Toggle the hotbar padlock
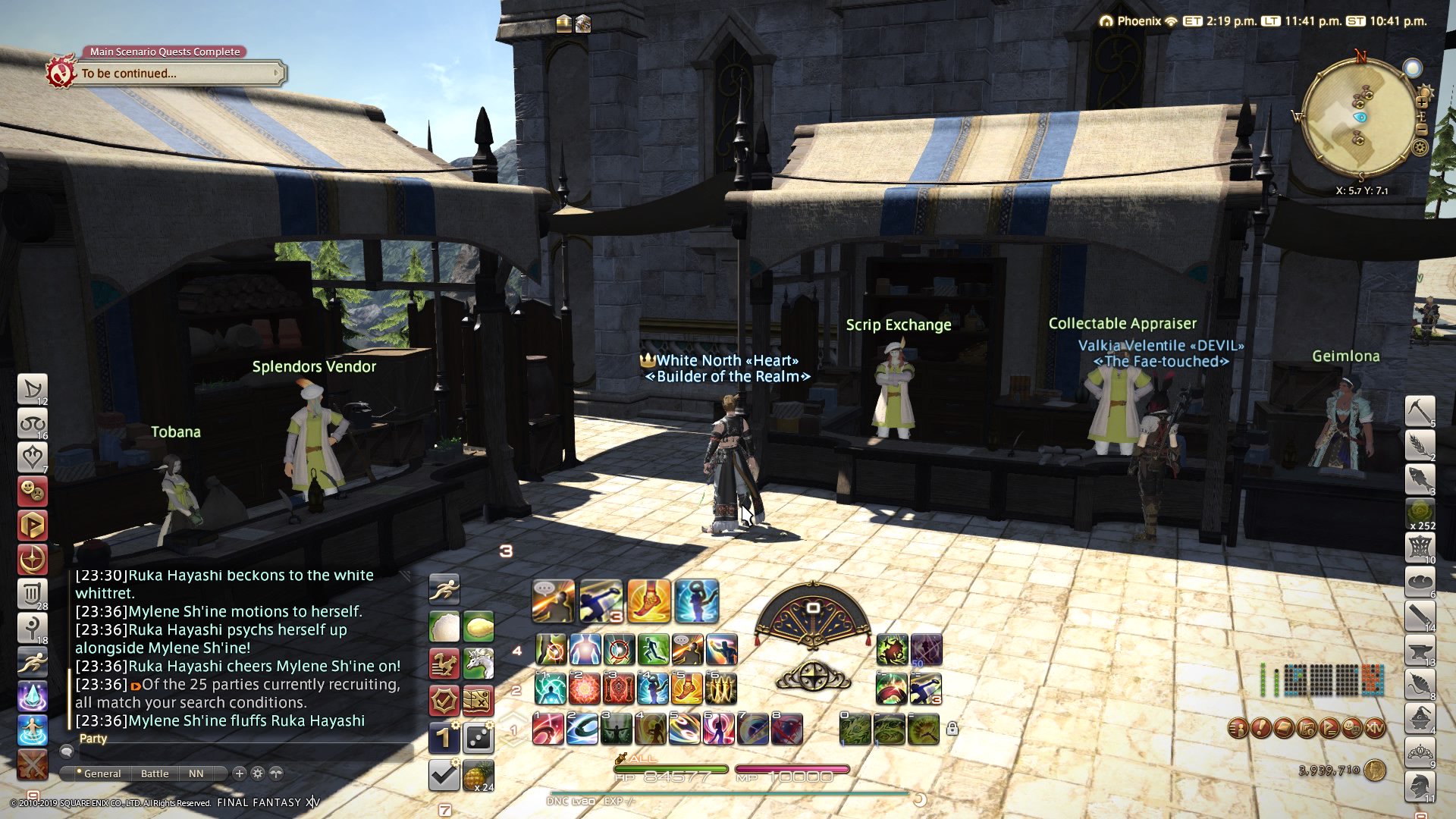1456x819 pixels. (x=952, y=729)
